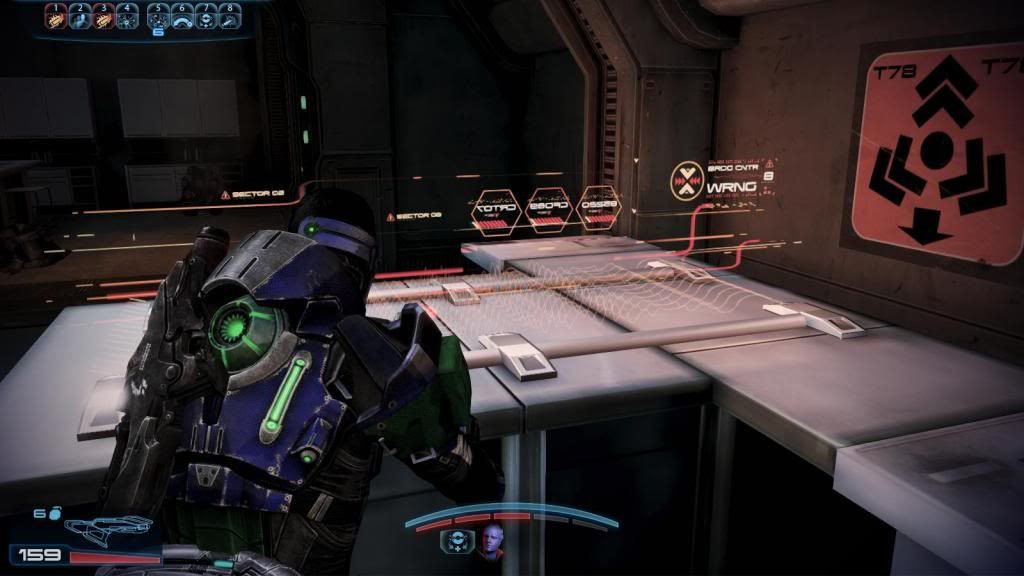
Task: Select the cluster power in slot 5
Action: point(158,16)
